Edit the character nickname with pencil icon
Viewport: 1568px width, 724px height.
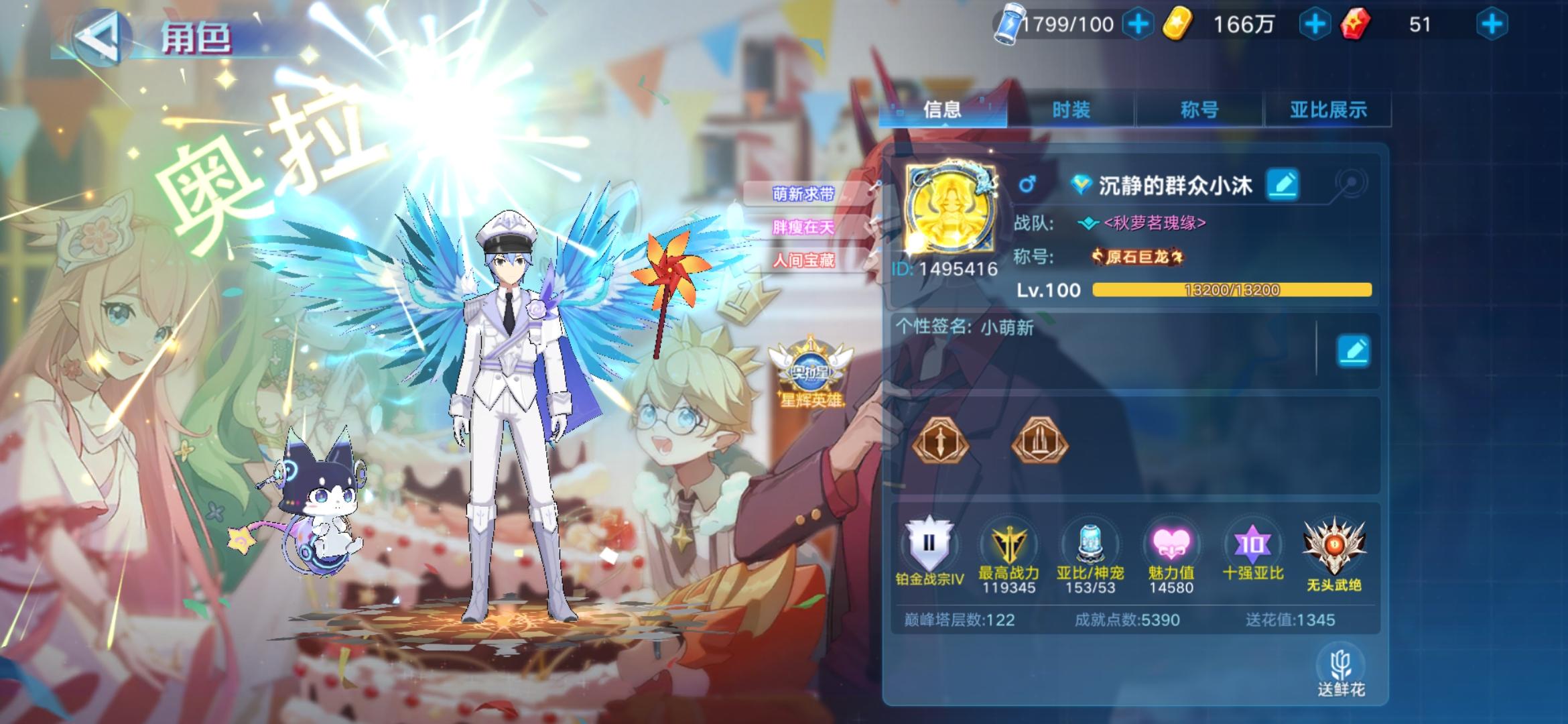pos(1283,184)
